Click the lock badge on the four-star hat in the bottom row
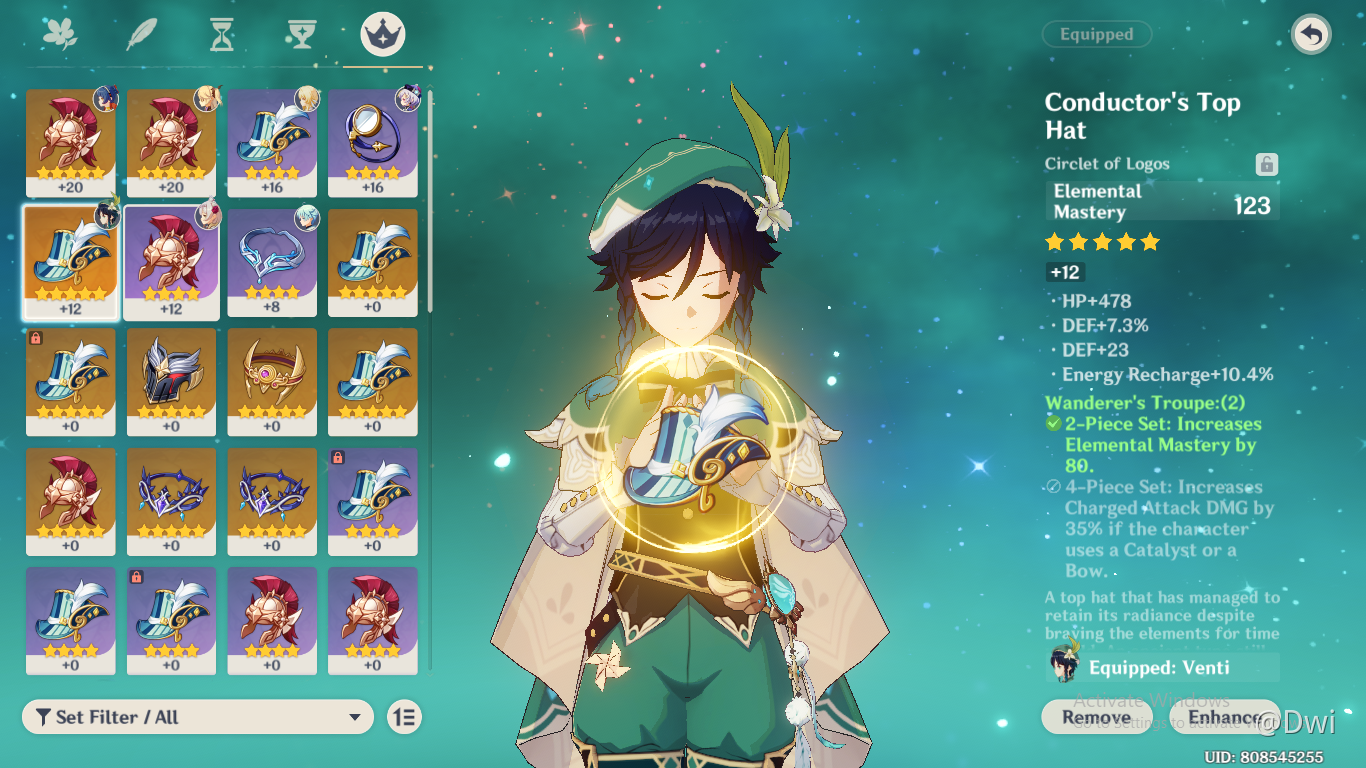Viewport: 1366px width, 768px height. [136, 576]
